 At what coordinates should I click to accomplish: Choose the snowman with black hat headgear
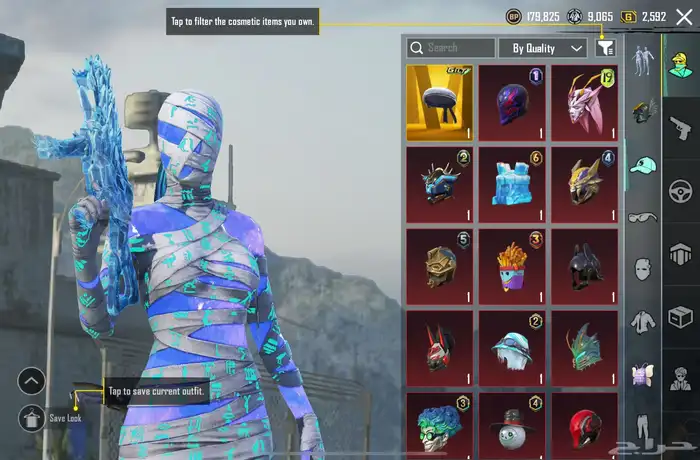511,424
